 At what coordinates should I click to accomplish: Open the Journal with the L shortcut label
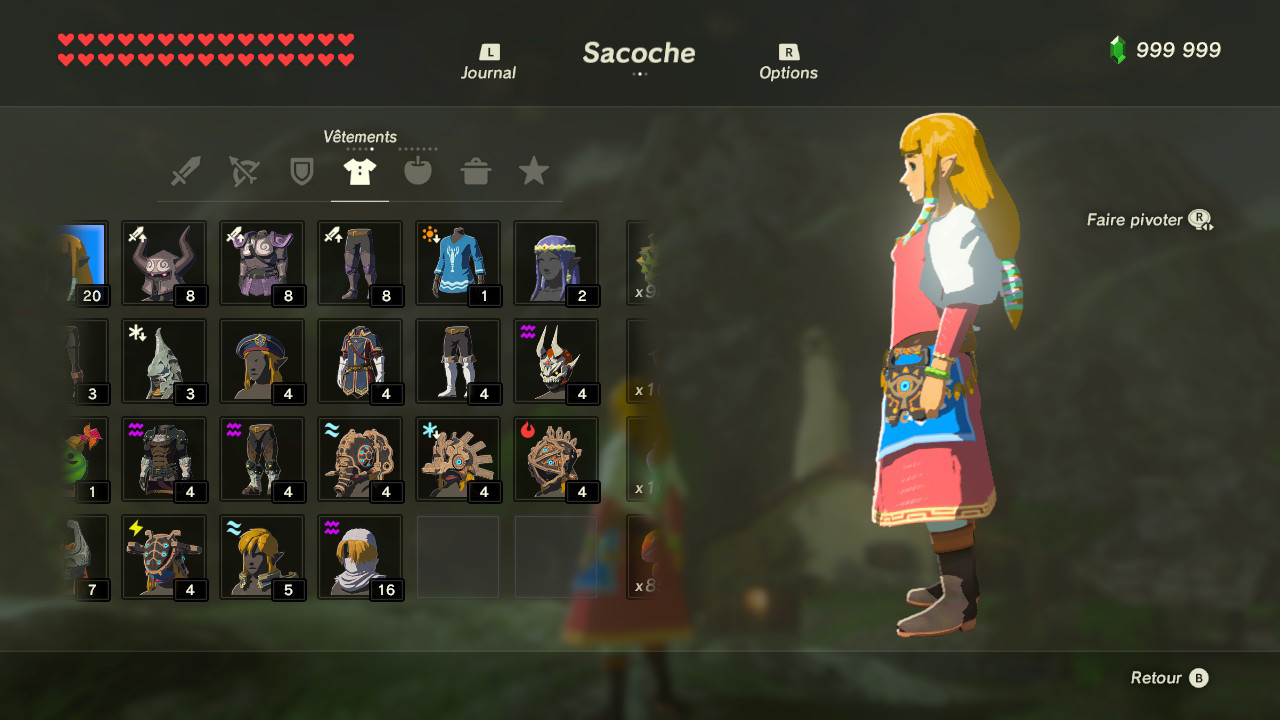(x=487, y=60)
